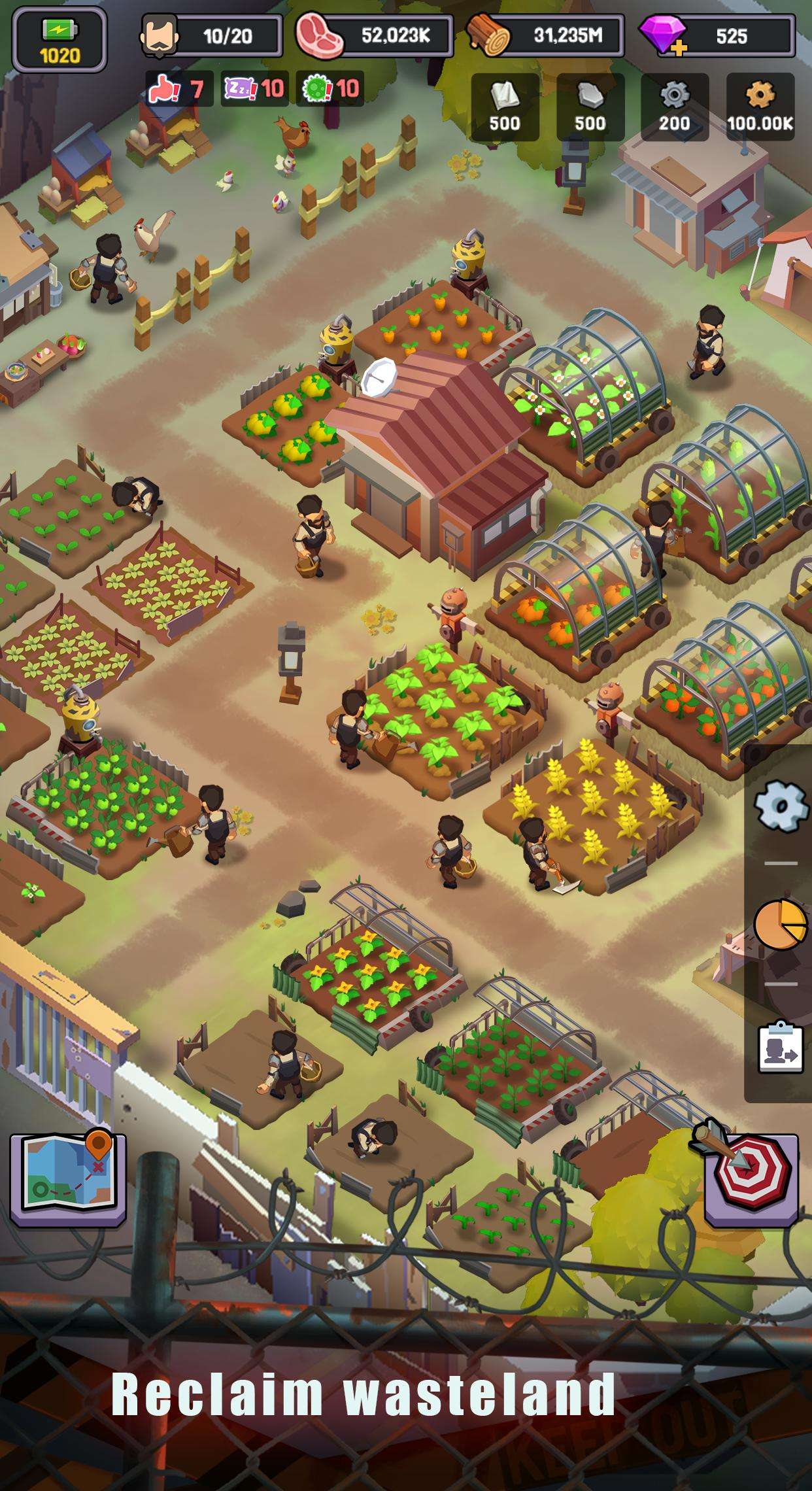The height and width of the screenshot is (1491, 812).
Task: Select the orange gear resource tile
Action: (760, 107)
